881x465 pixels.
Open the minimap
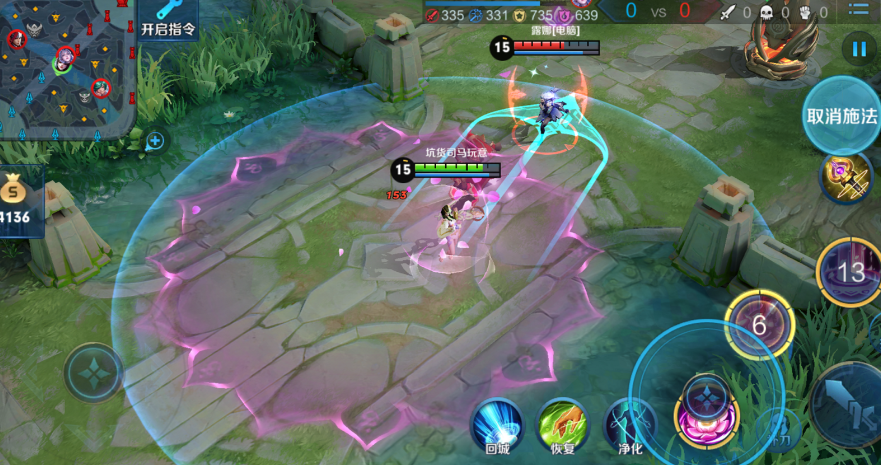(x=67, y=68)
